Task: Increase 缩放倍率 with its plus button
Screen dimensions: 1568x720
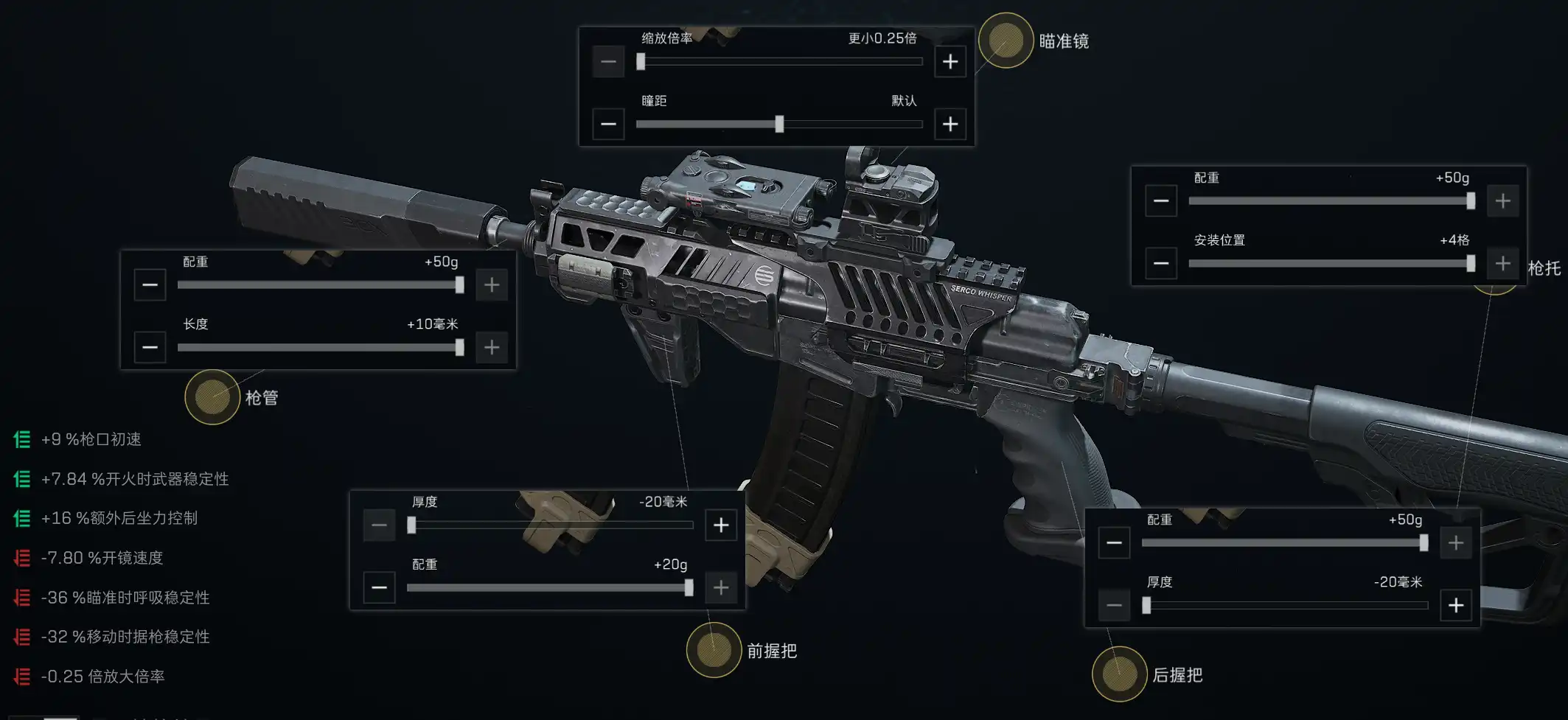Action: [x=950, y=61]
